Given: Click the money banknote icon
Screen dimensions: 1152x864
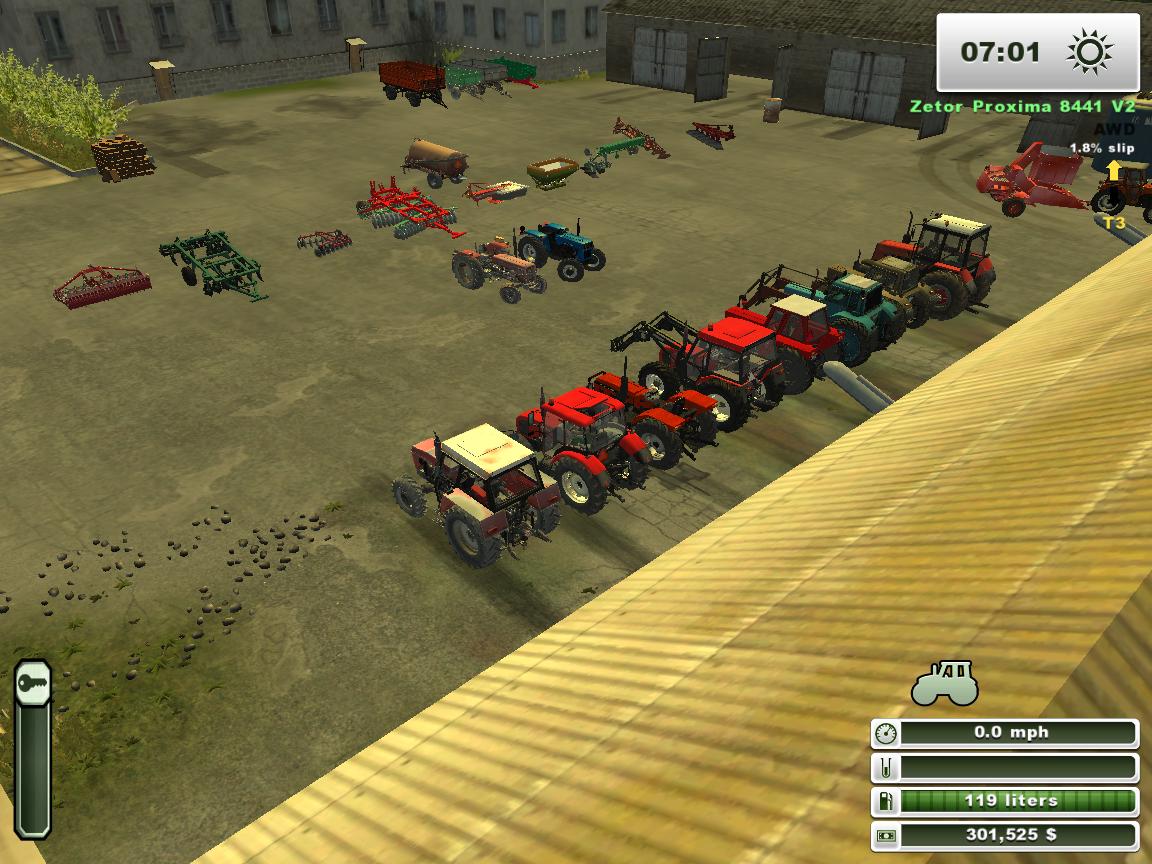Looking at the screenshot, I should pyautogui.click(x=886, y=835).
